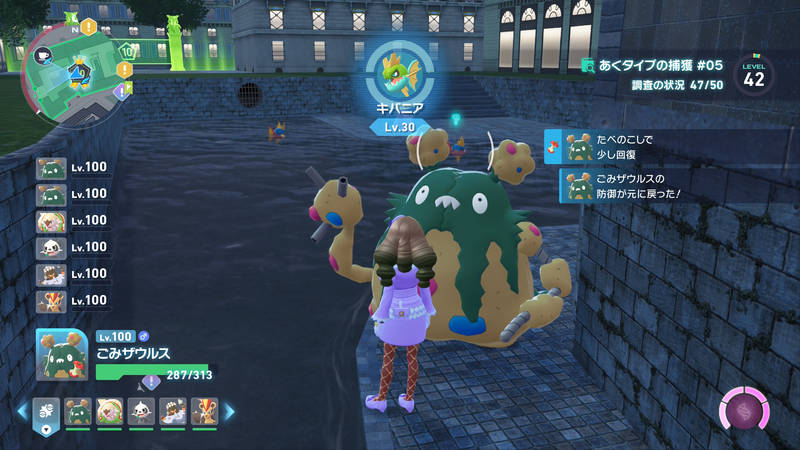Click the right arrow of the bottom party bar
This screenshot has width=800, height=450.
pos(229,410)
